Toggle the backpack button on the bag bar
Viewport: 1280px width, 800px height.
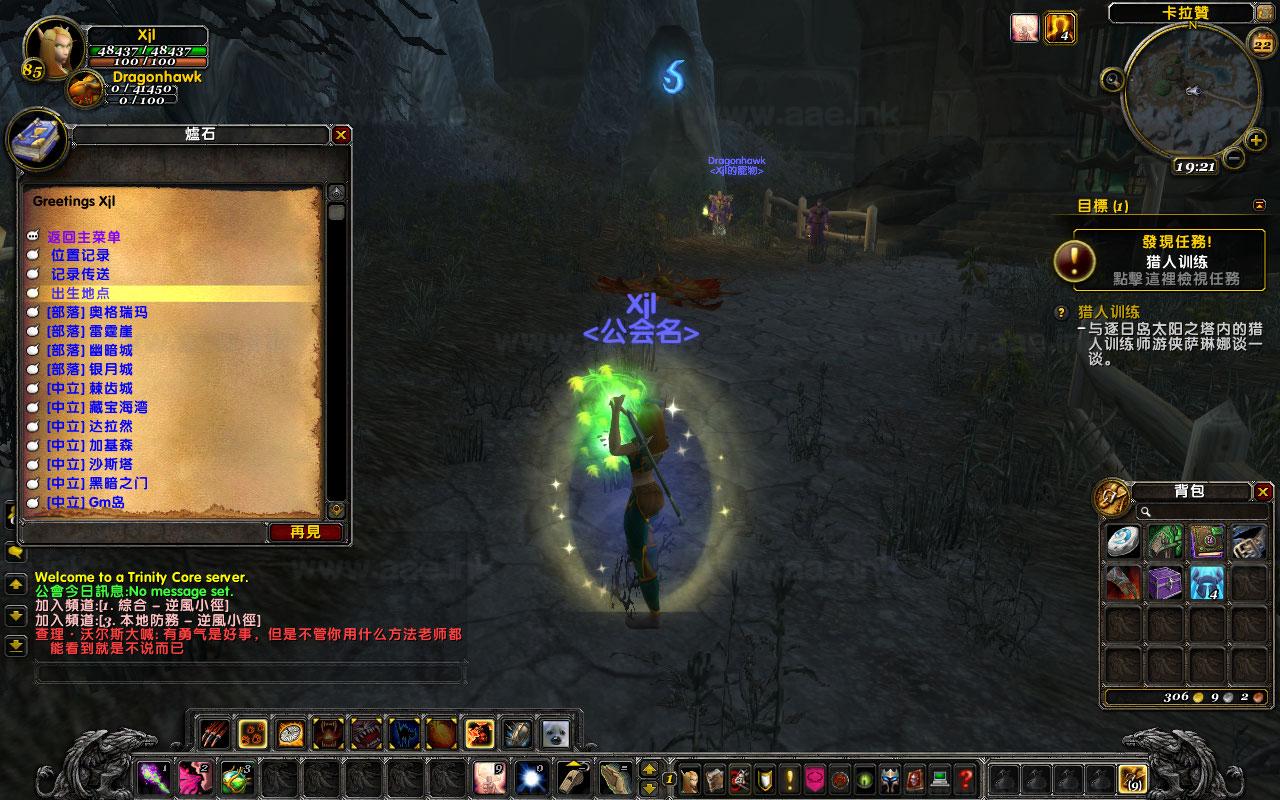[x=1132, y=778]
